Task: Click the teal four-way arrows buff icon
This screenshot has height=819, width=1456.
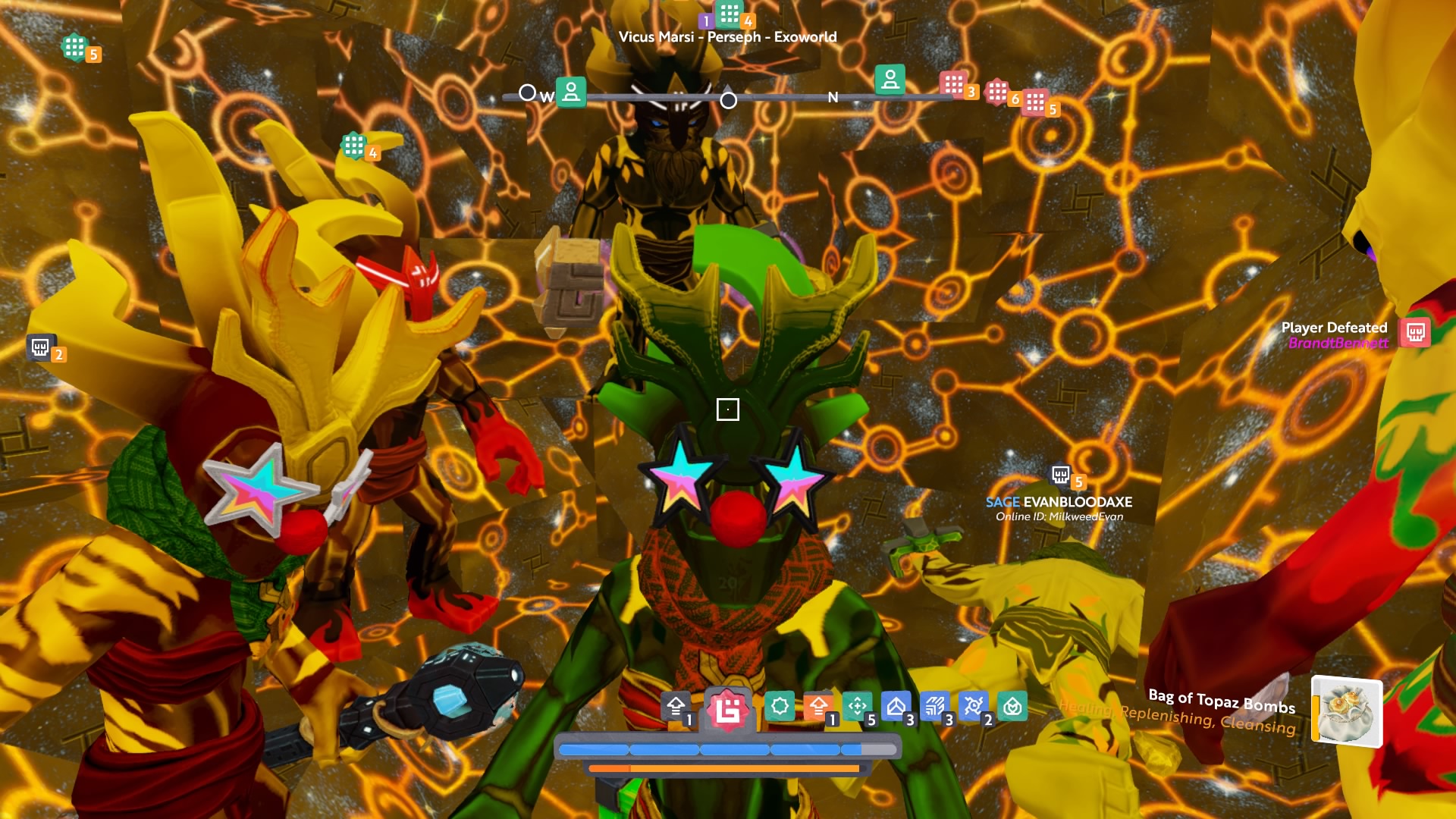Action: (858, 707)
